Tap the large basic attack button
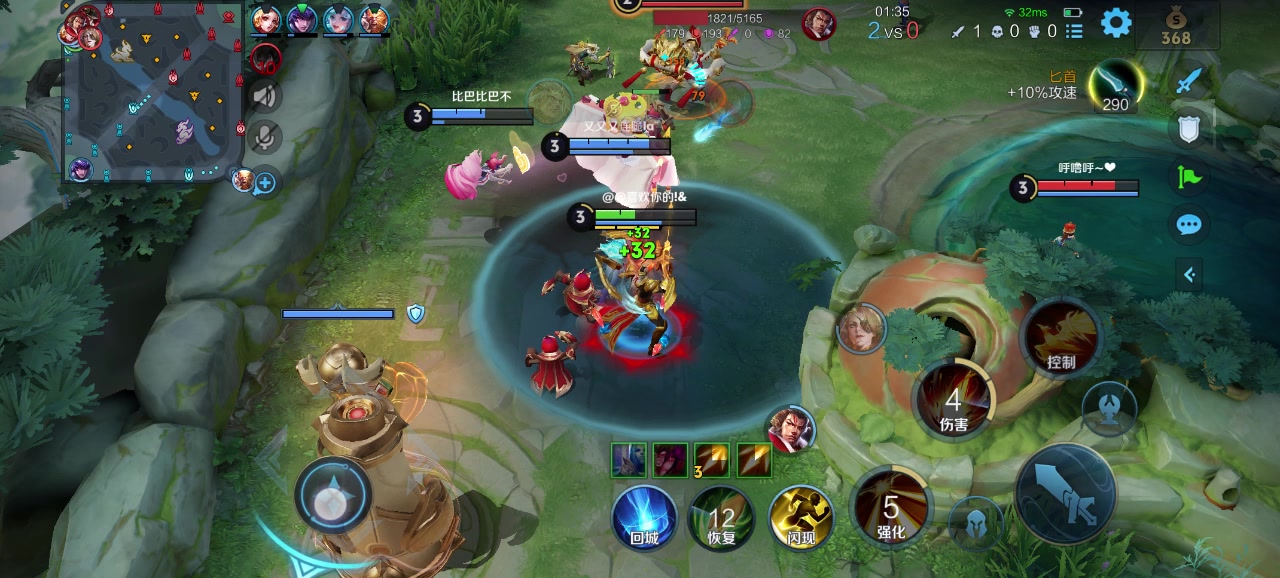 [x=1064, y=494]
